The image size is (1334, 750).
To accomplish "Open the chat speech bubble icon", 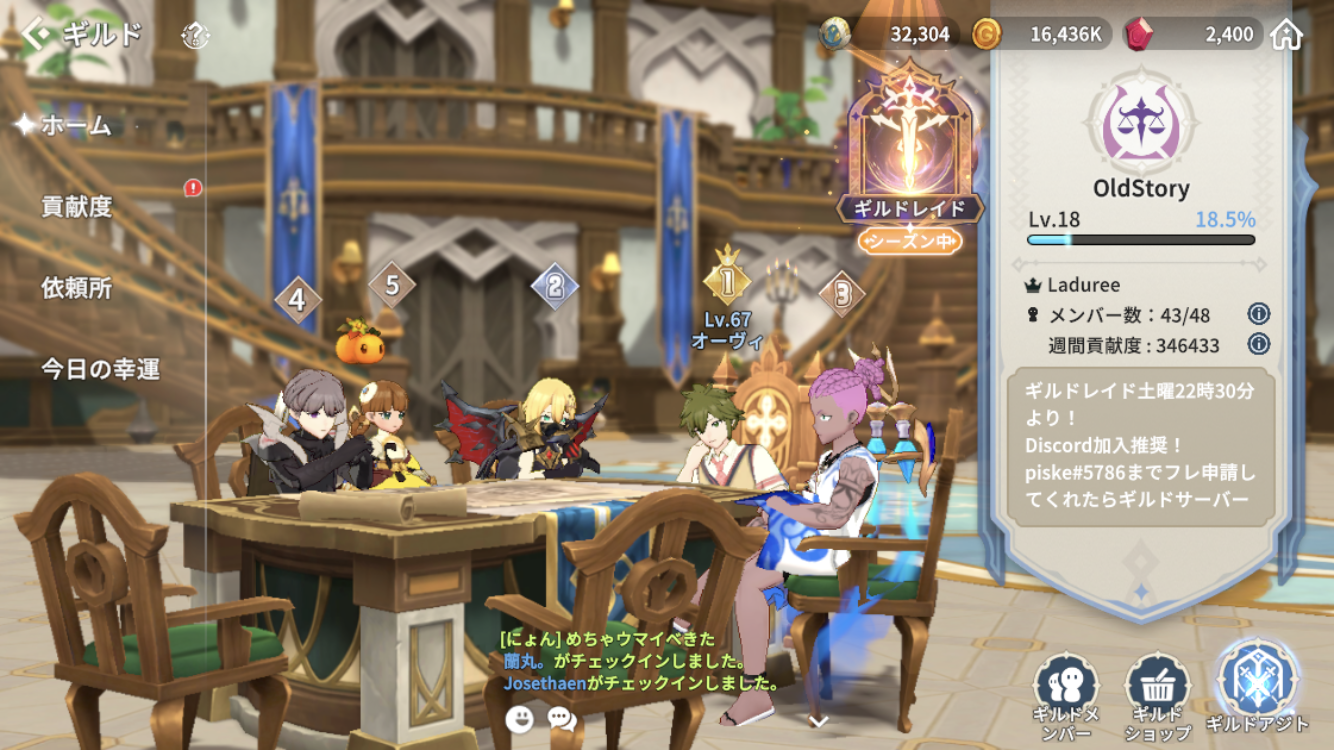I will (x=562, y=718).
